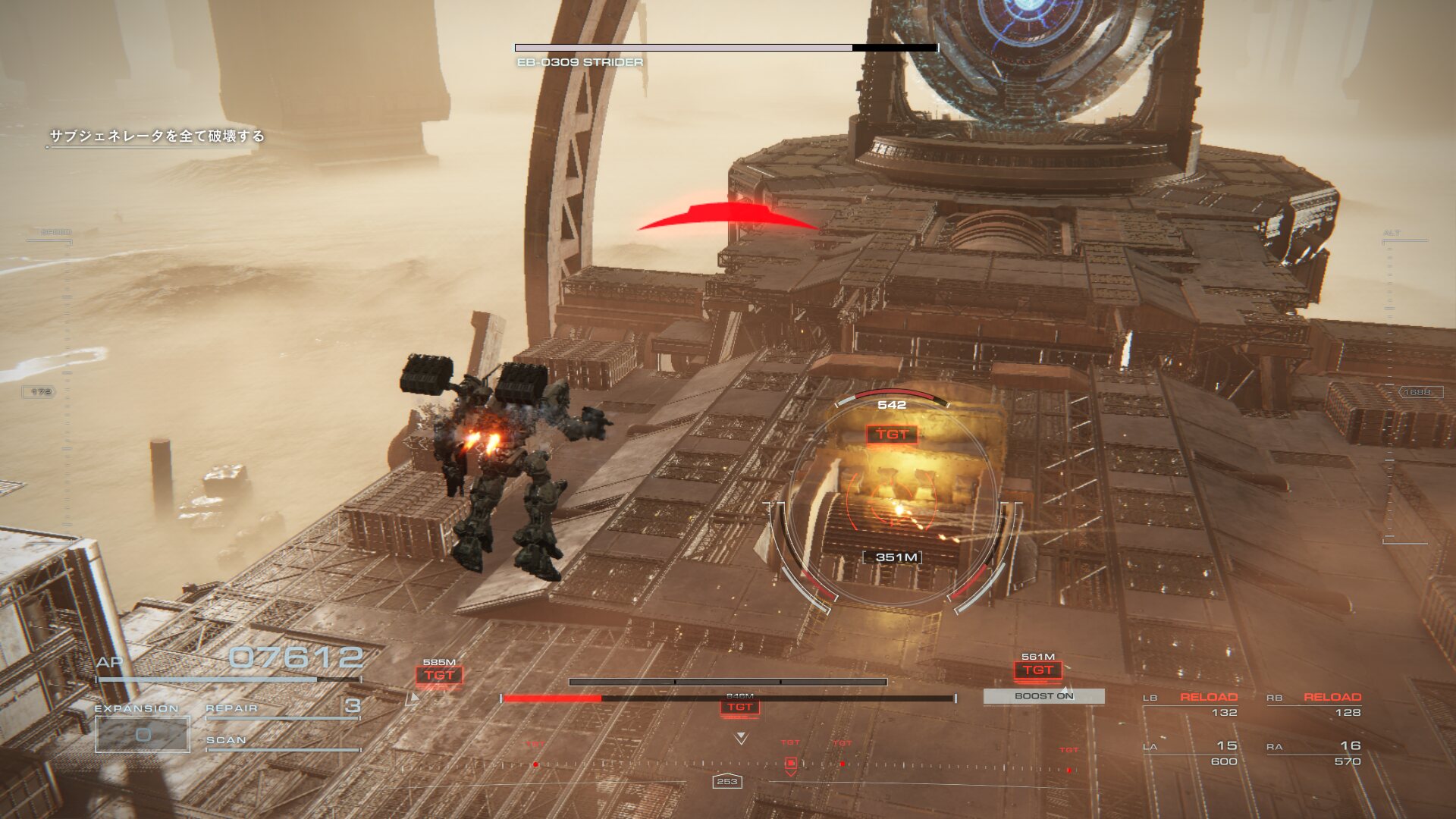Choose the LA left arm weapon slot
The width and height of the screenshot is (1456, 819).
[1191, 752]
